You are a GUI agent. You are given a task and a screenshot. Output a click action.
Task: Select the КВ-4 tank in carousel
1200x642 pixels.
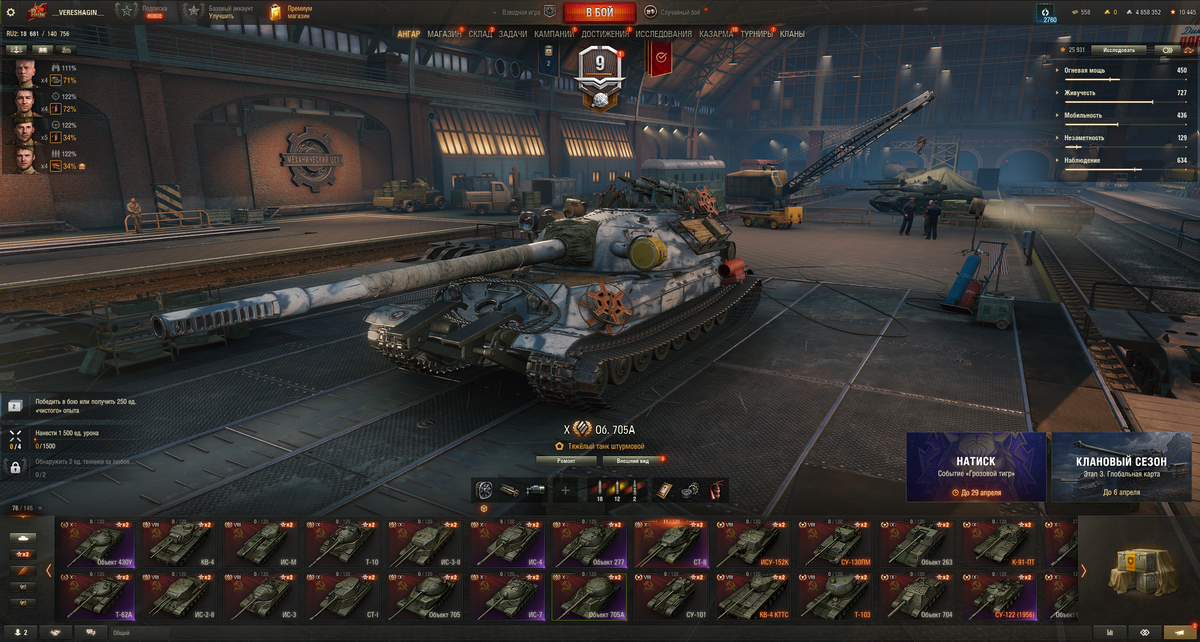(180, 543)
